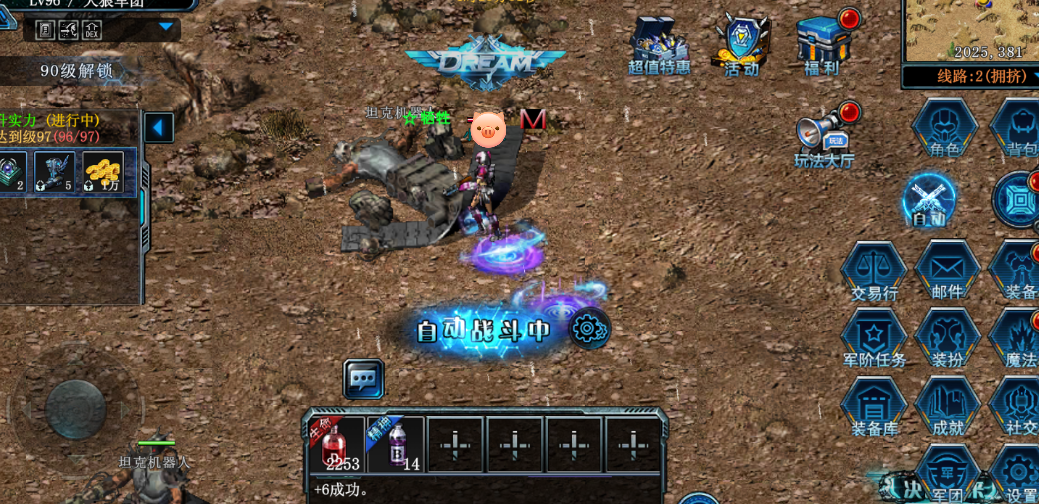
Task: Open auto-battle gear settings
Action: [588, 328]
